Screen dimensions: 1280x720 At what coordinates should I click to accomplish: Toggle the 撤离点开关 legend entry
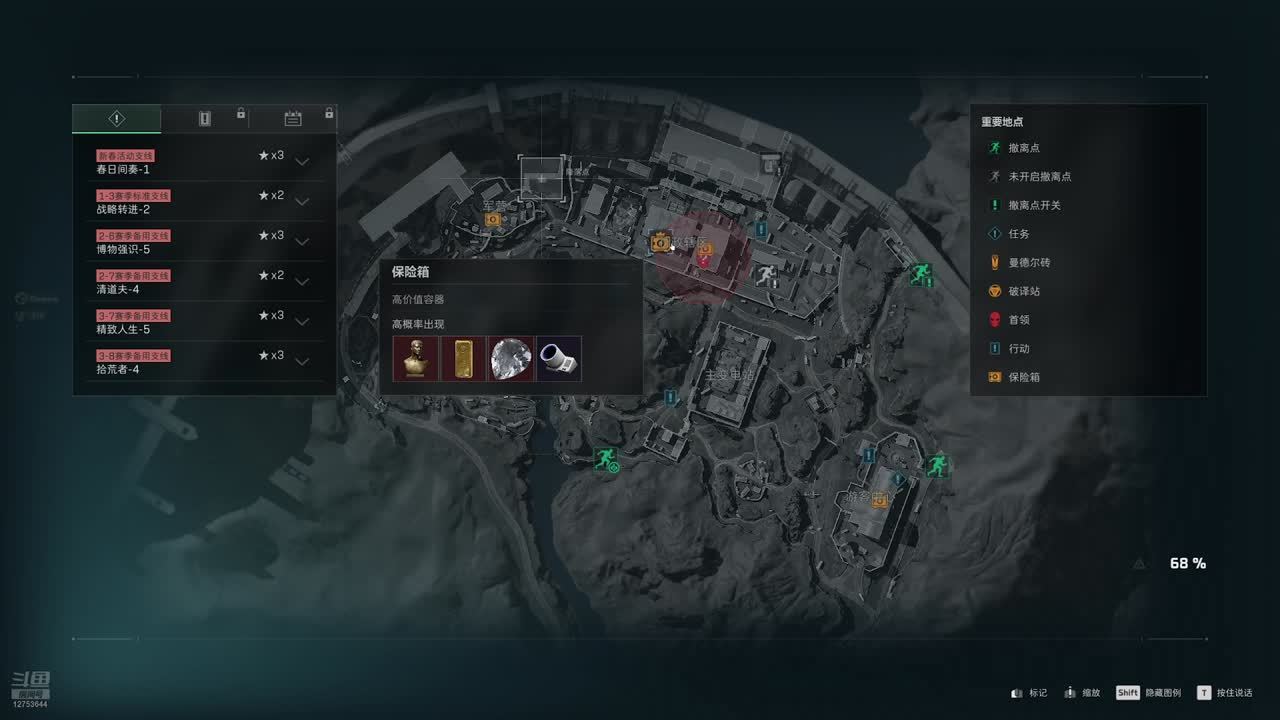pyautogui.click(x=1034, y=205)
